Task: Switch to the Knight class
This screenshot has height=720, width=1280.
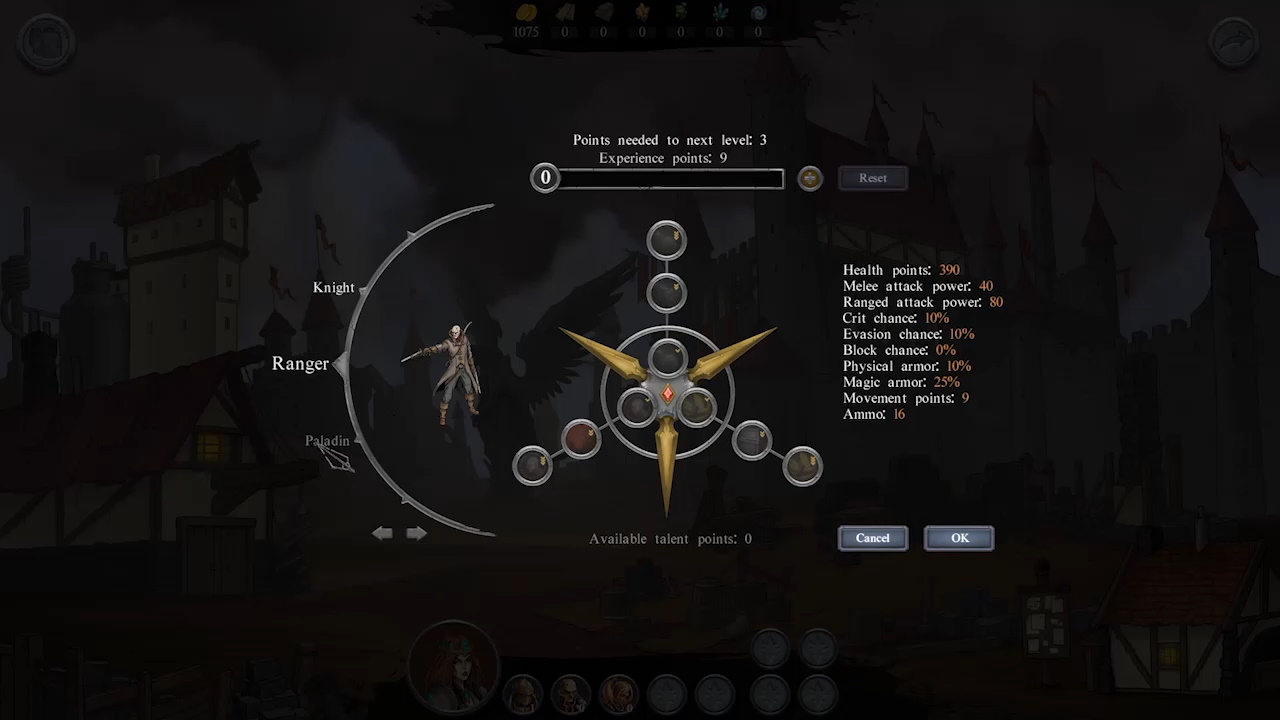Action: click(x=334, y=287)
